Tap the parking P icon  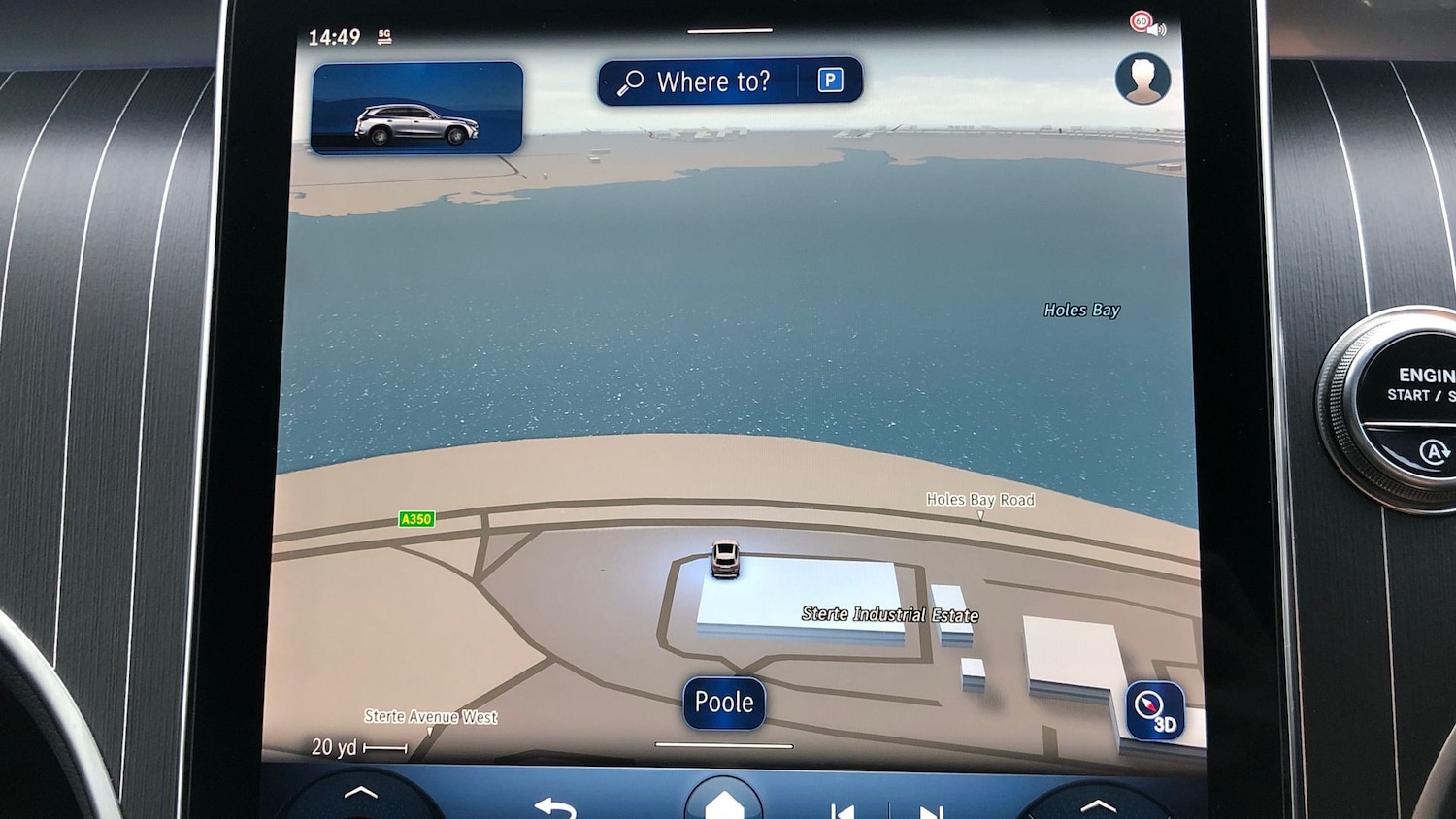point(830,81)
